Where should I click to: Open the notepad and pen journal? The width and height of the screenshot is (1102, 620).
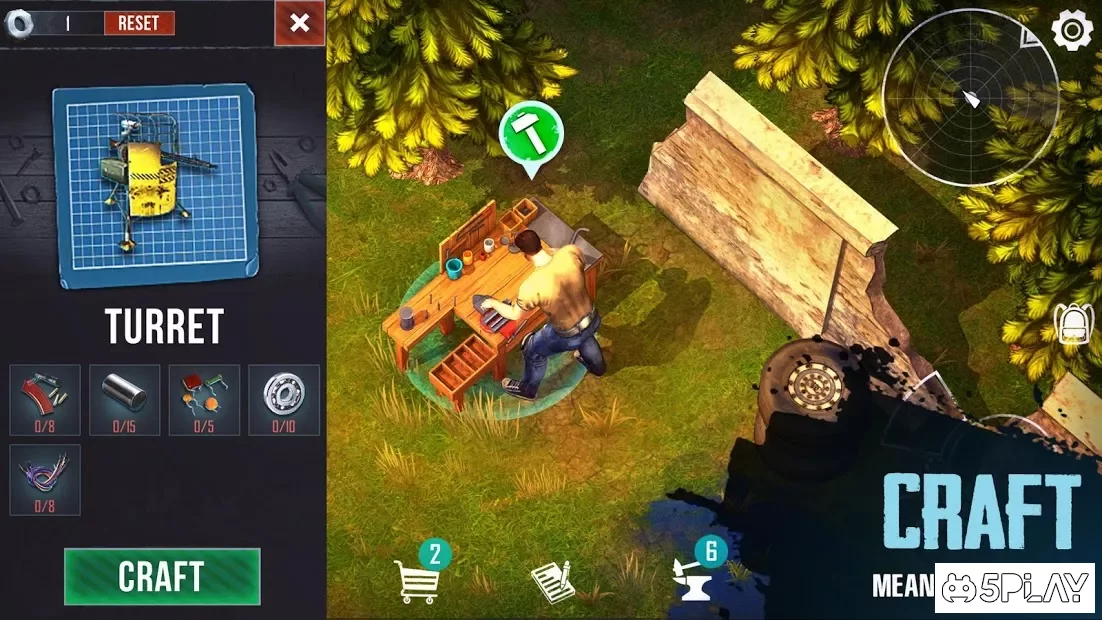[552, 581]
